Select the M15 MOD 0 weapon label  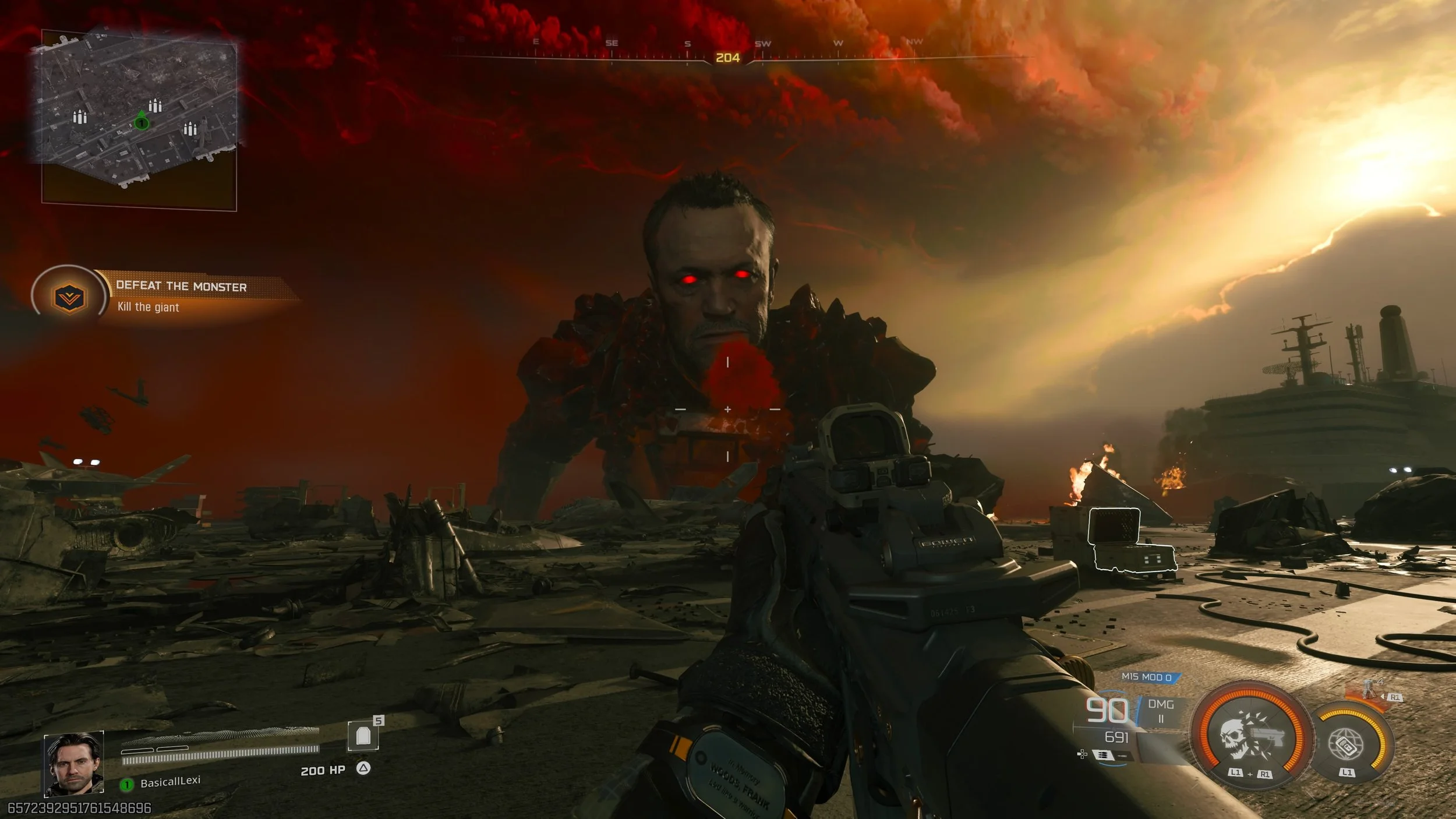[x=1147, y=677]
